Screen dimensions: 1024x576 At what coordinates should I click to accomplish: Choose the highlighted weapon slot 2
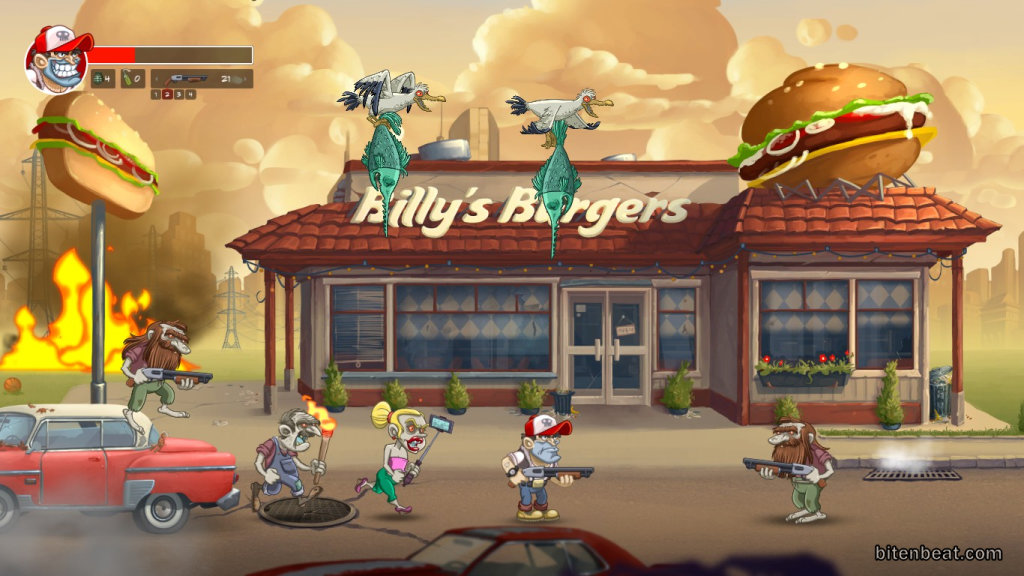(x=167, y=94)
